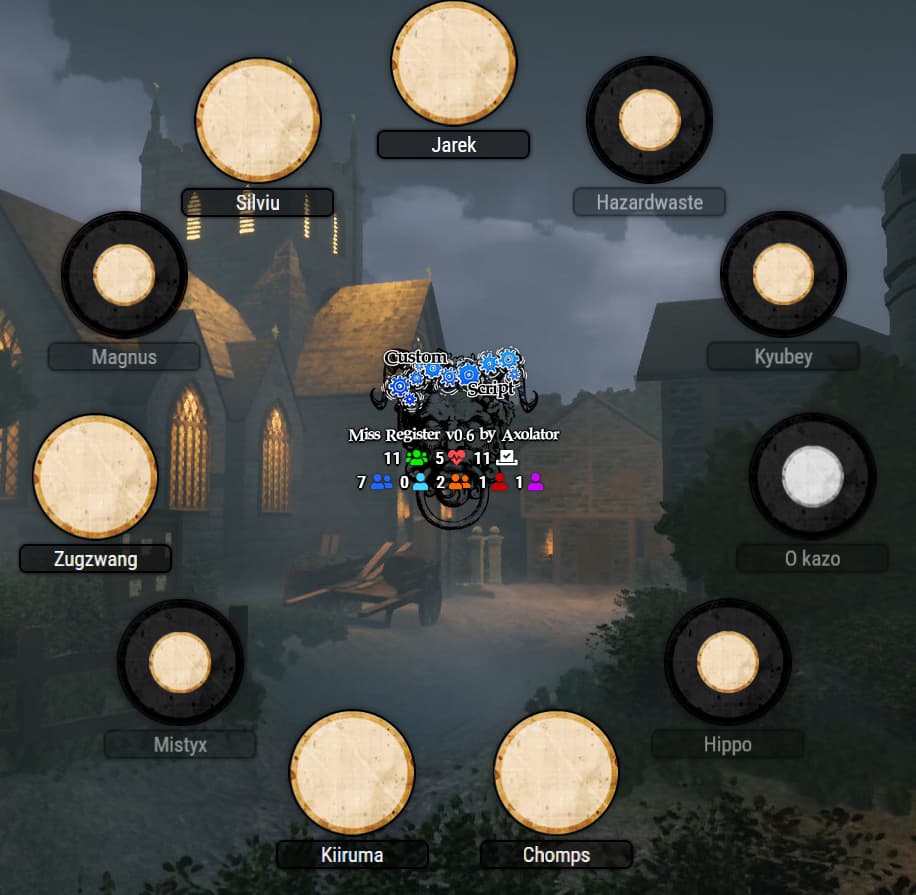Click the Miss Register script title
Viewport: 916px width, 895px height.
(453, 435)
